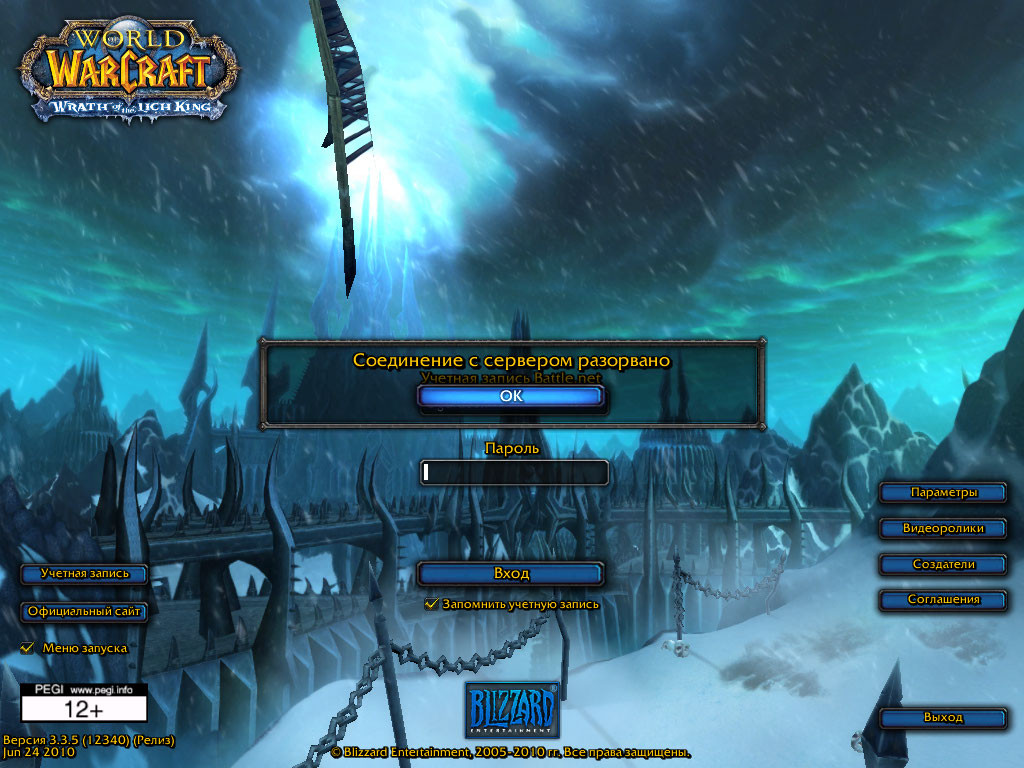Open the Учетная запись account button

pos(85,574)
